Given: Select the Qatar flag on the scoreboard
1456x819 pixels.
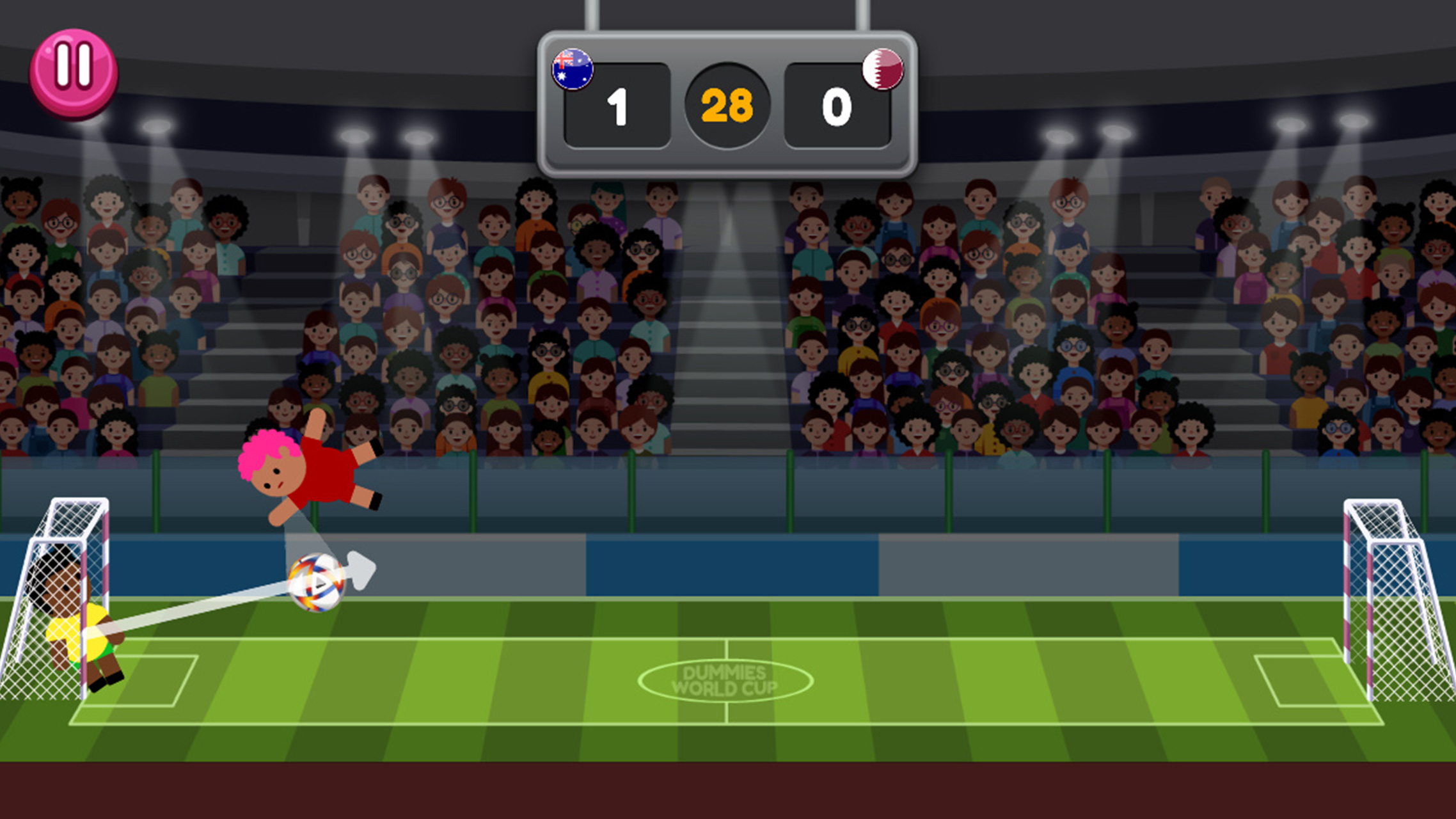Looking at the screenshot, I should 882,70.
